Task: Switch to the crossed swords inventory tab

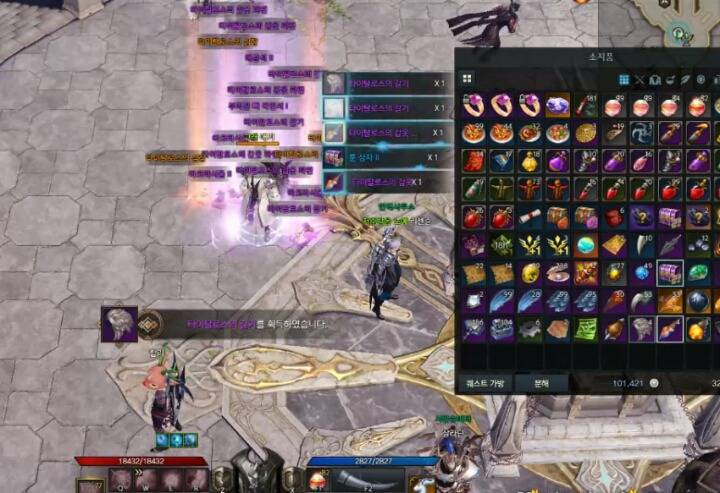Action: (640, 79)
